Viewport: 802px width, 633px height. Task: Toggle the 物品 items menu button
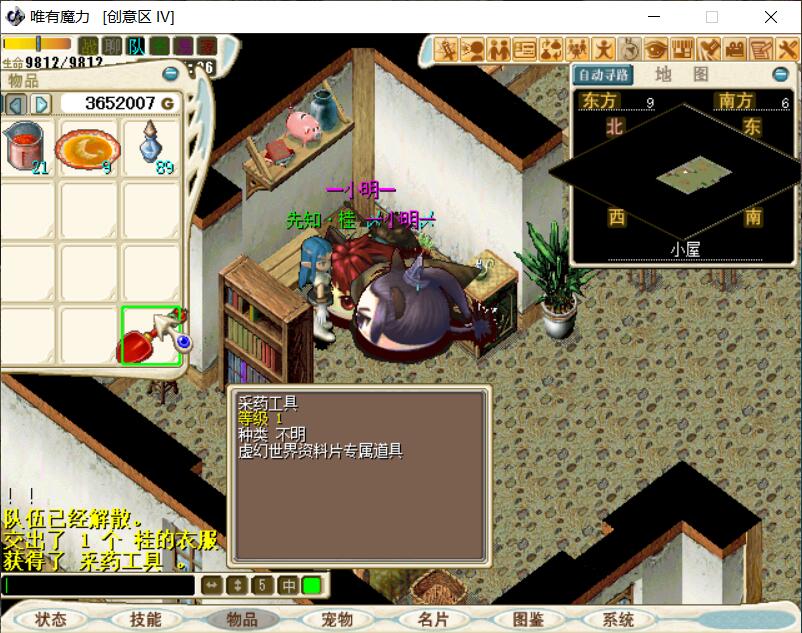tap(243, 619)
